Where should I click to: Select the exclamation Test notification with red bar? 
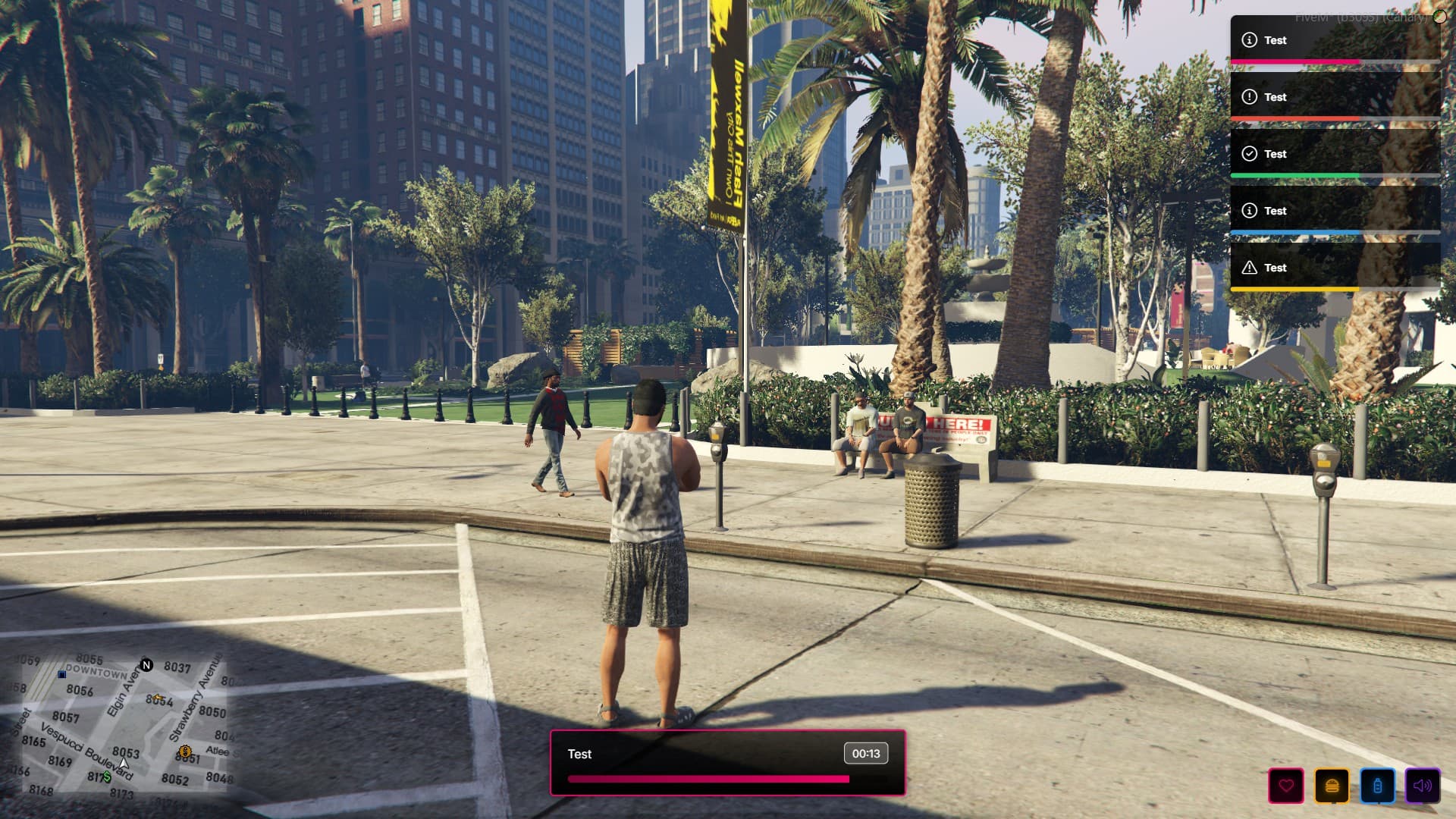tap(1335, 97)
